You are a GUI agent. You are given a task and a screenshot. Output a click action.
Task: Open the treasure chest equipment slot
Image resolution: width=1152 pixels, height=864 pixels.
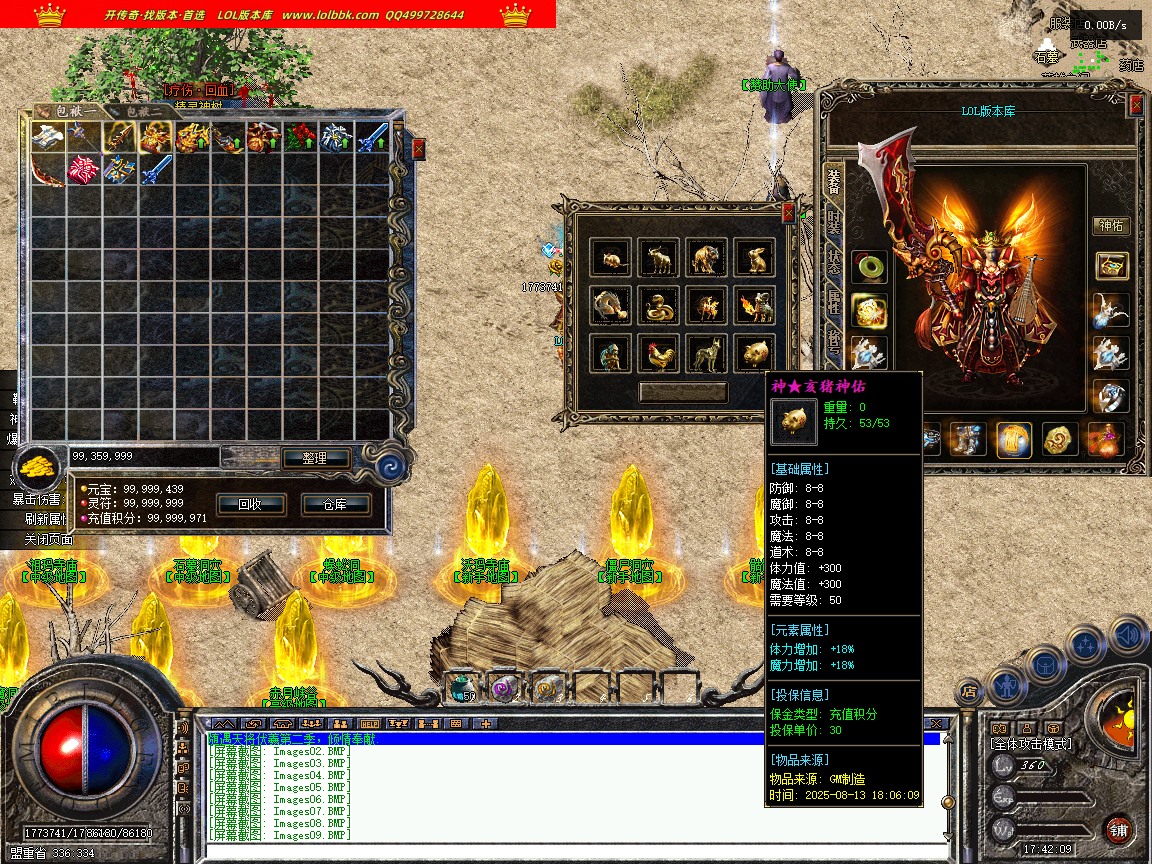click(x=1111, y=266)
